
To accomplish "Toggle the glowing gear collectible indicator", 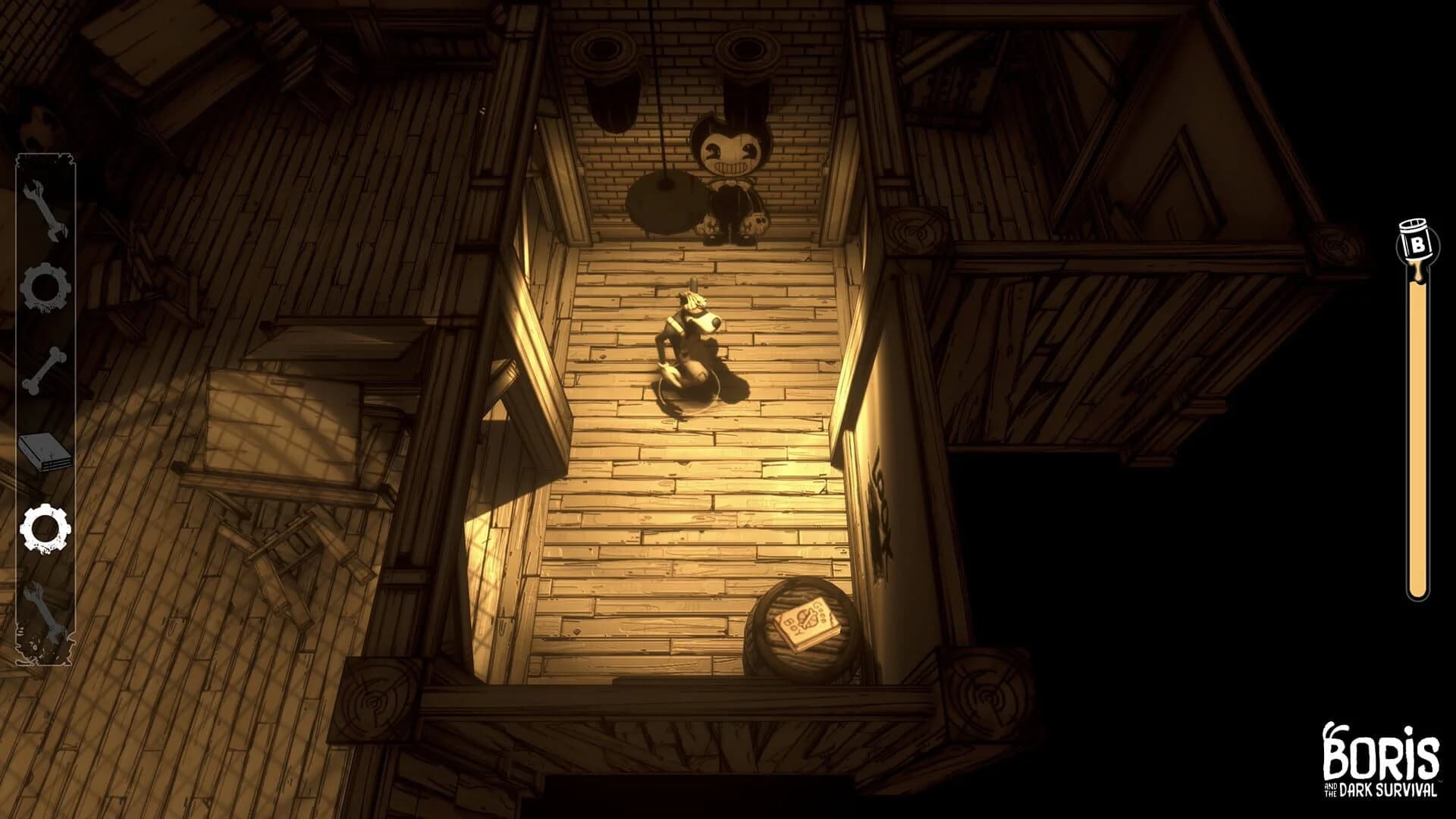I will pyautogui.click(x=45, y=527).
